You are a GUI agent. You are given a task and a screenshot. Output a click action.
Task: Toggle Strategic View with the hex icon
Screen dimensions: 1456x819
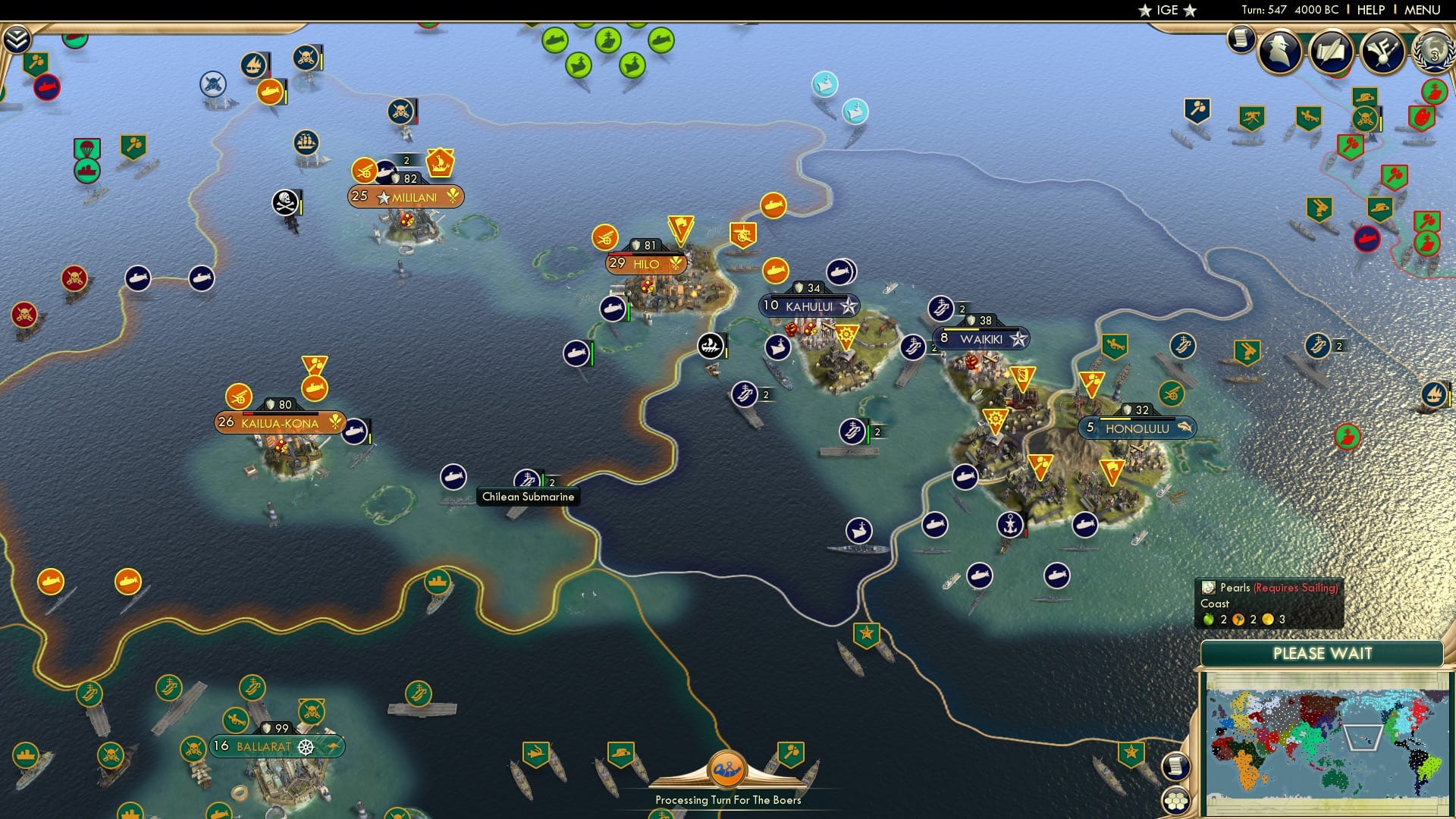[x=1175, y=802]
